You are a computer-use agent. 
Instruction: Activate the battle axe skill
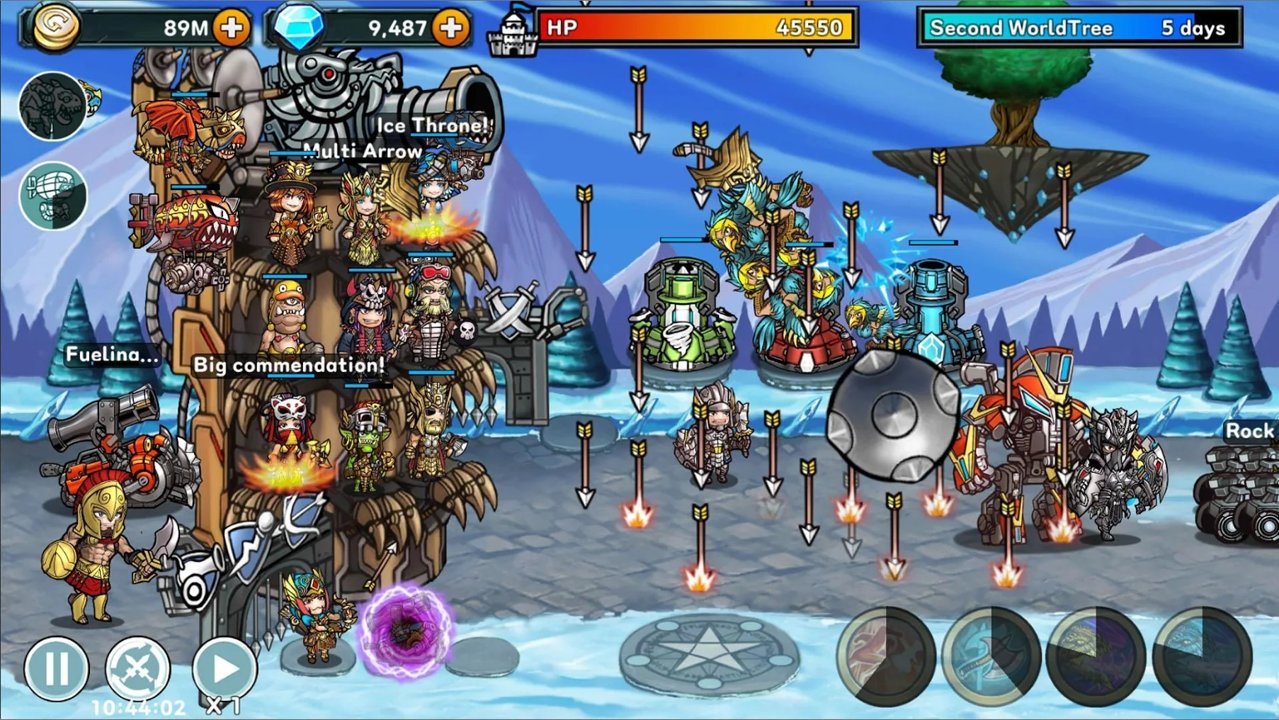[x=992, y=656]
